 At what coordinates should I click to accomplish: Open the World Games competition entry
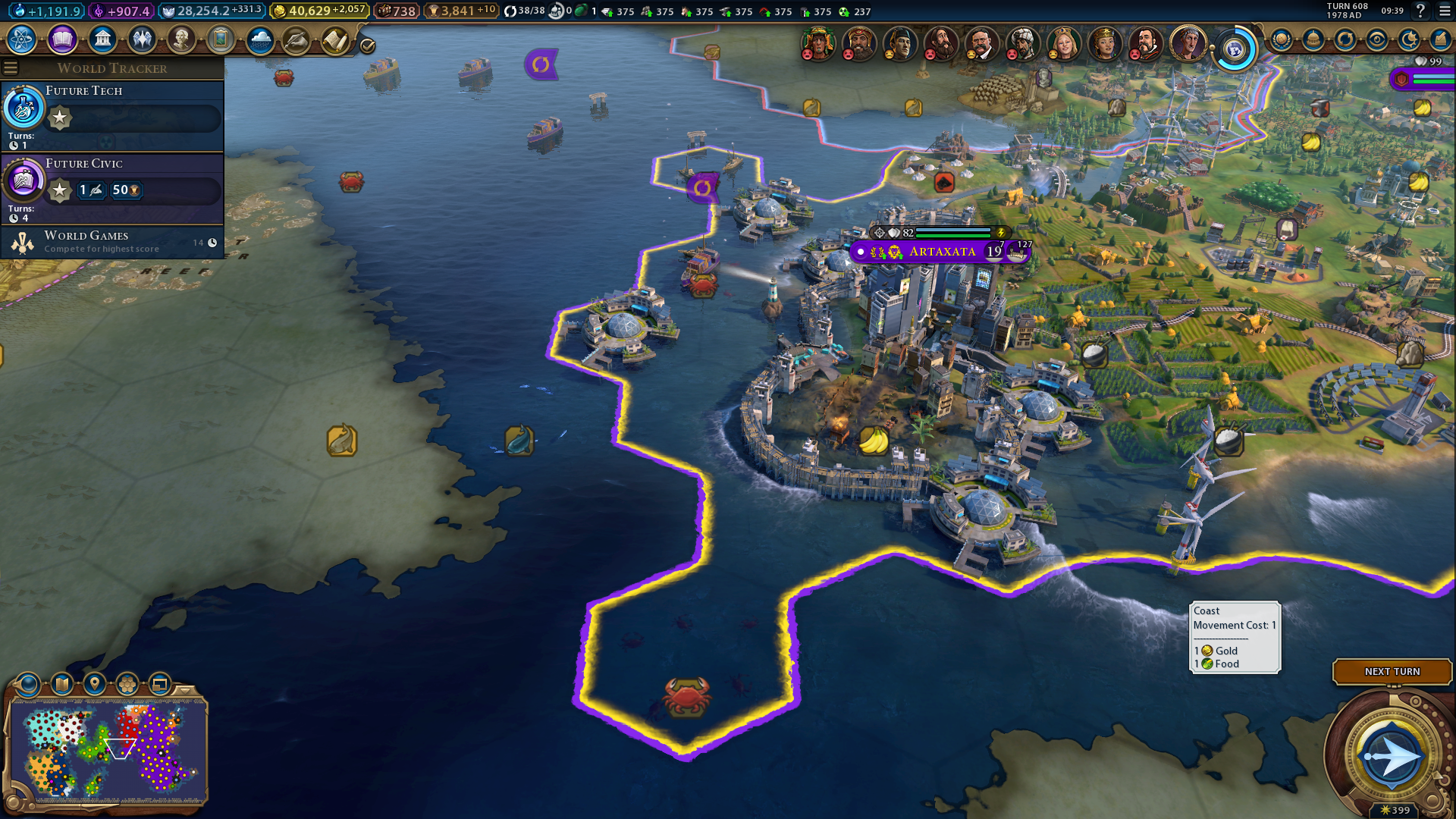(x=112, y=242)
